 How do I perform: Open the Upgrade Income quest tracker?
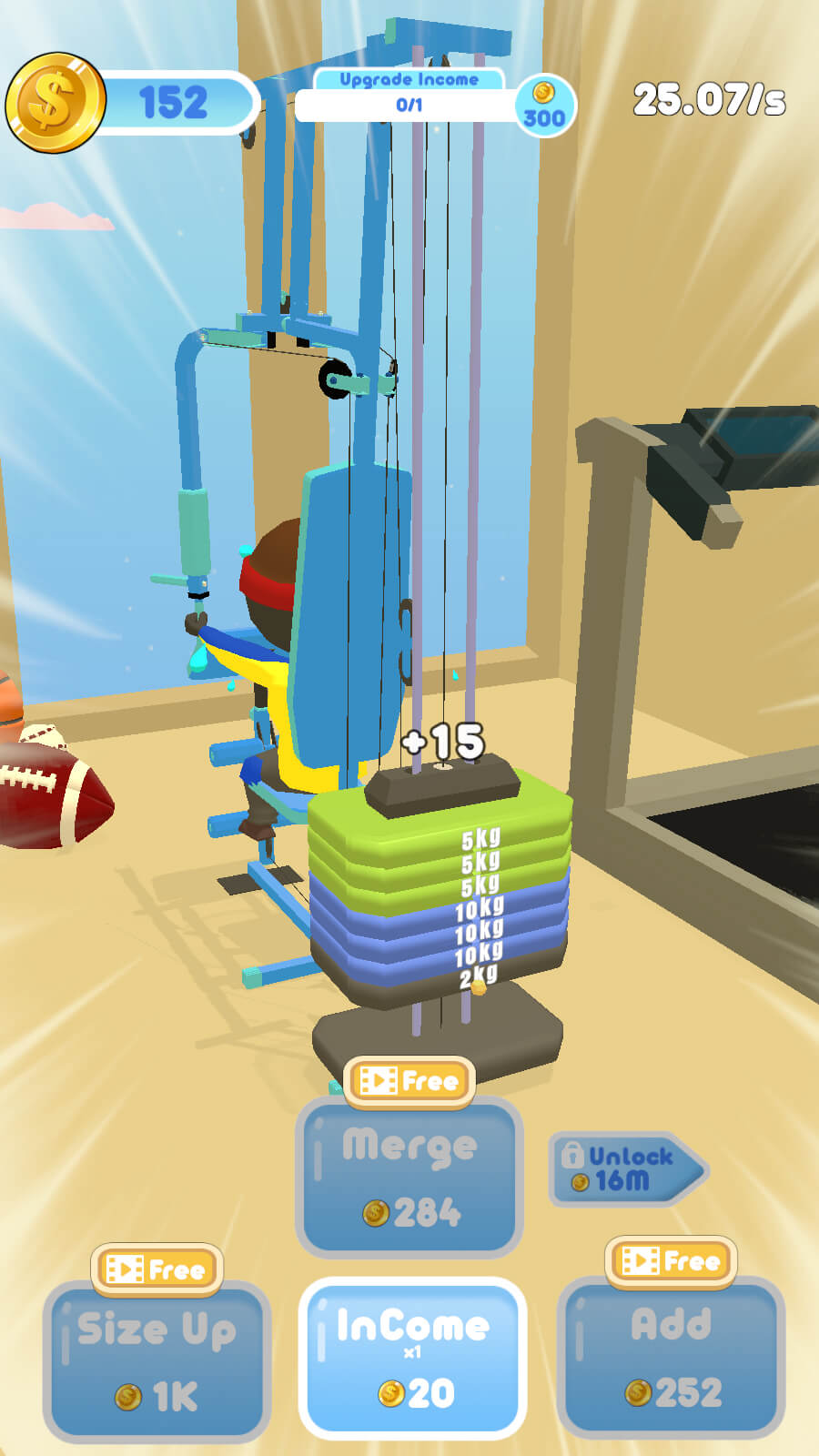click(408, 96)
